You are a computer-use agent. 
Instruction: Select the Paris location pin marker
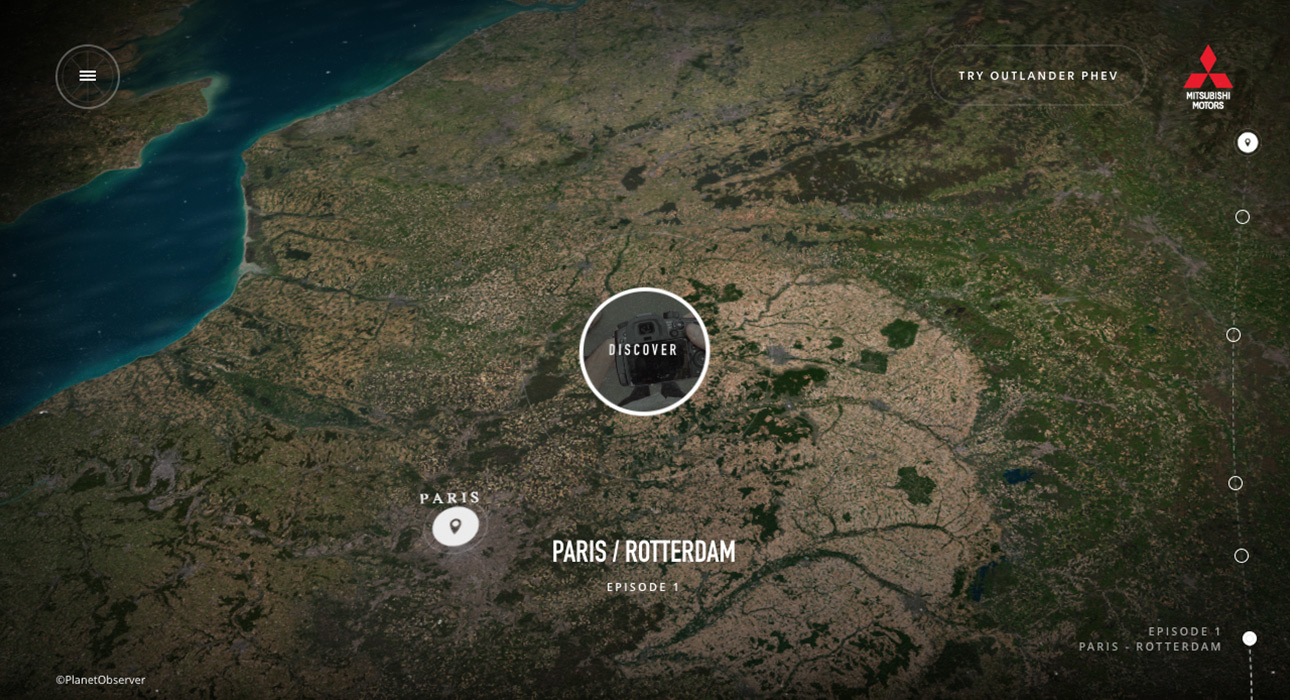pos(455,526)
